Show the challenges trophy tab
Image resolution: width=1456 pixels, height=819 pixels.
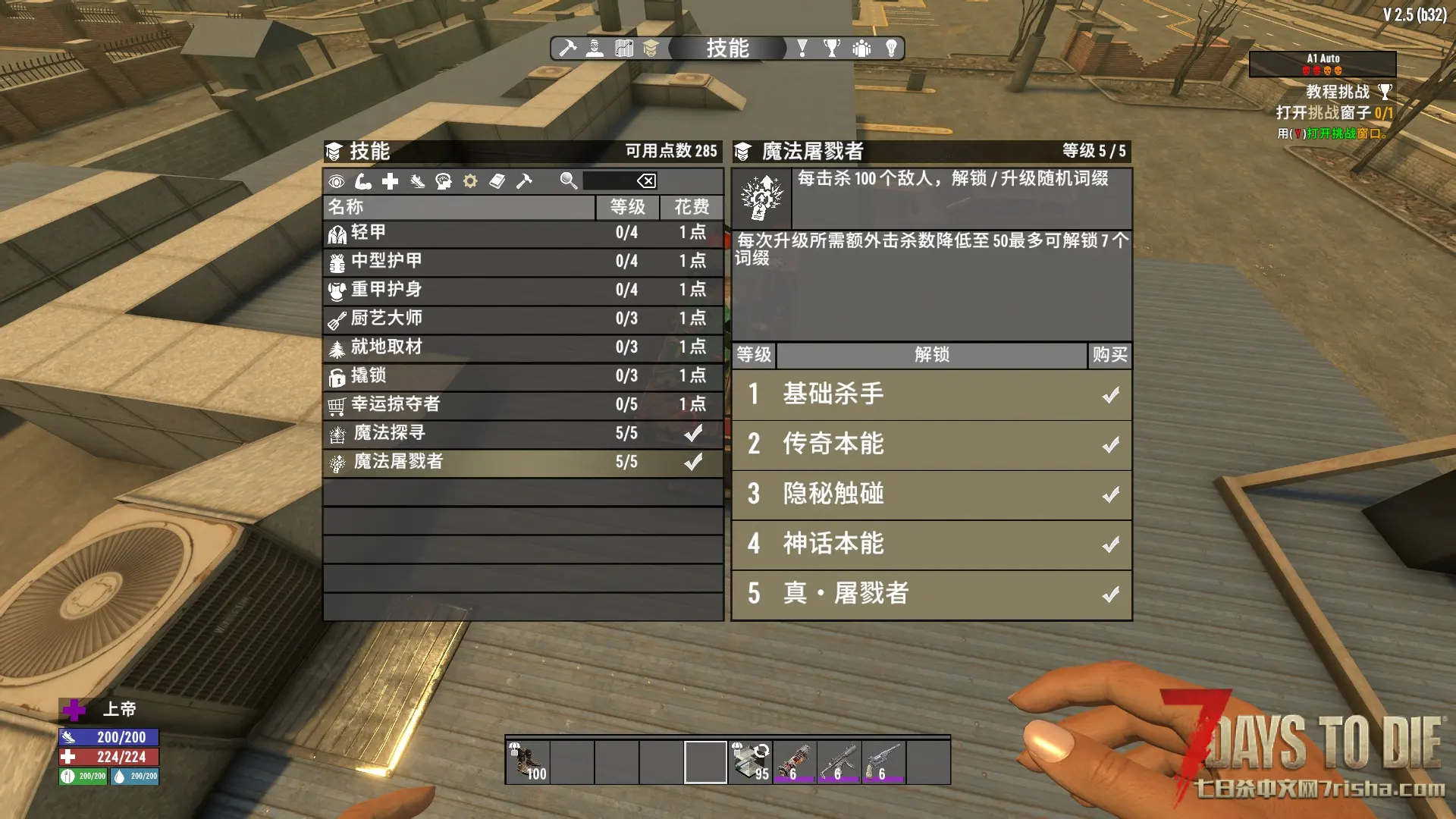832,49
